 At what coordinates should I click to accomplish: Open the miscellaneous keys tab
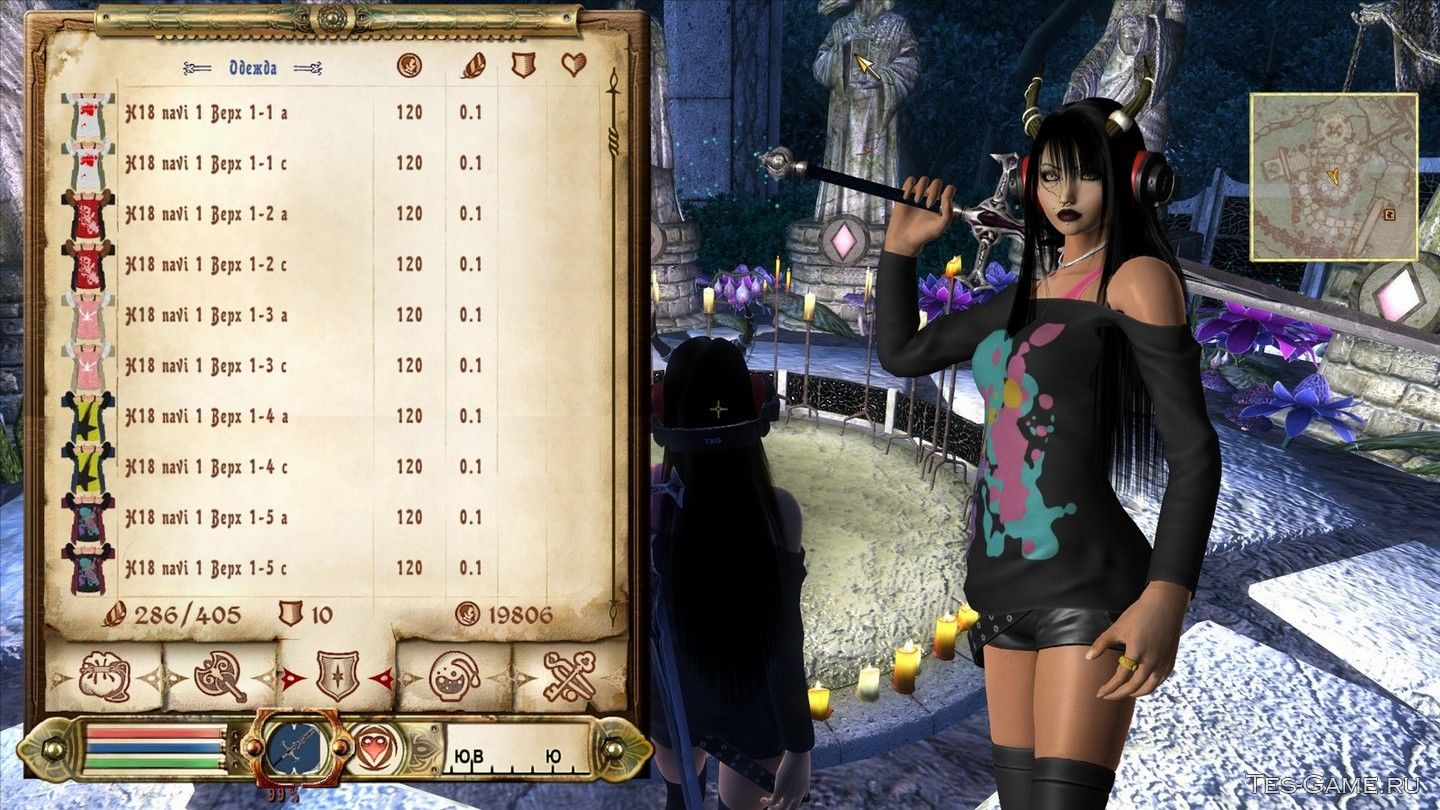coord(570,678)
